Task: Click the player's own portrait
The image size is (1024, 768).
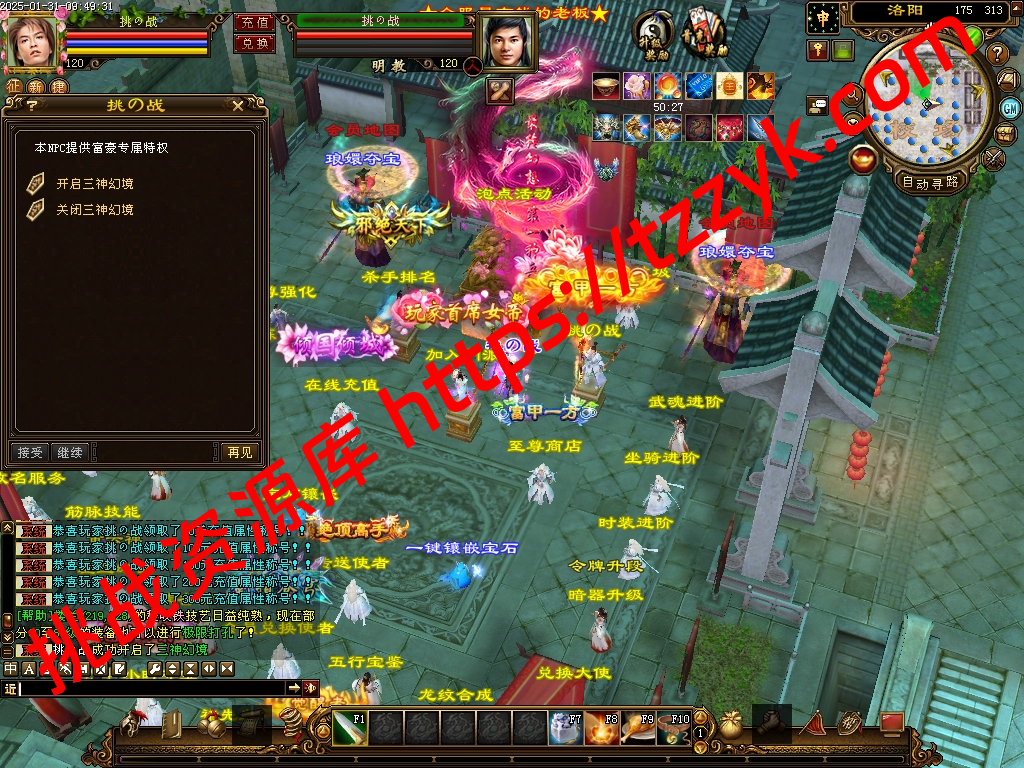Action: click(32, 42)
